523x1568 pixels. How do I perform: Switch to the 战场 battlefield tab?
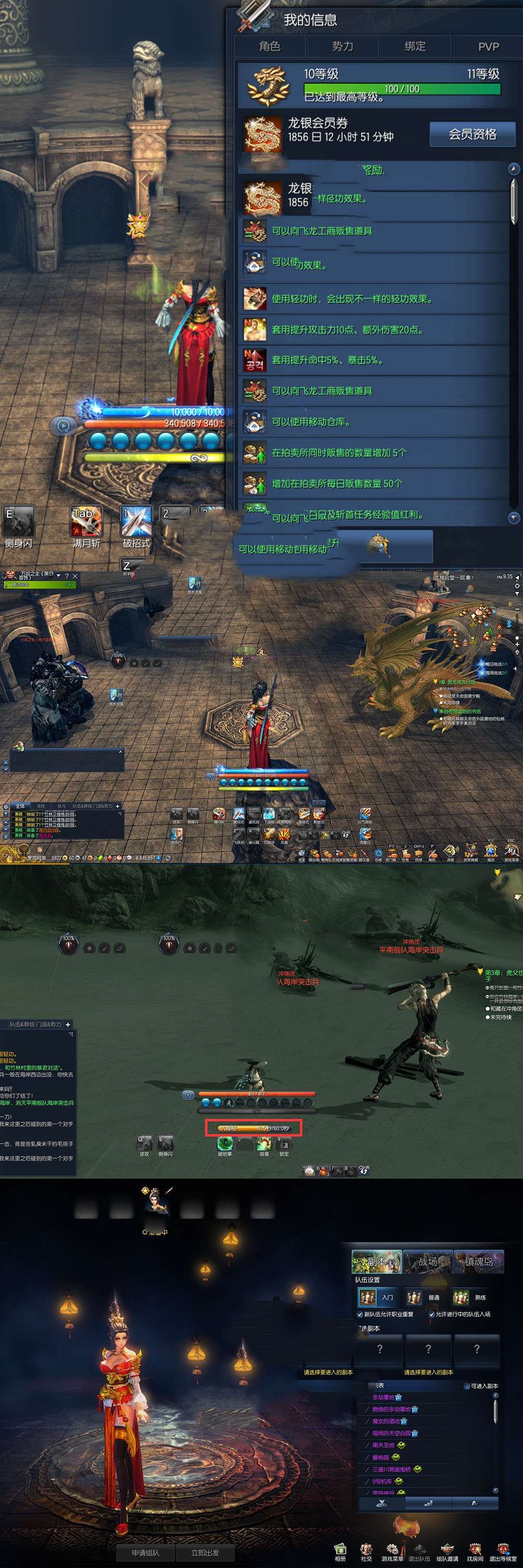427,1262
